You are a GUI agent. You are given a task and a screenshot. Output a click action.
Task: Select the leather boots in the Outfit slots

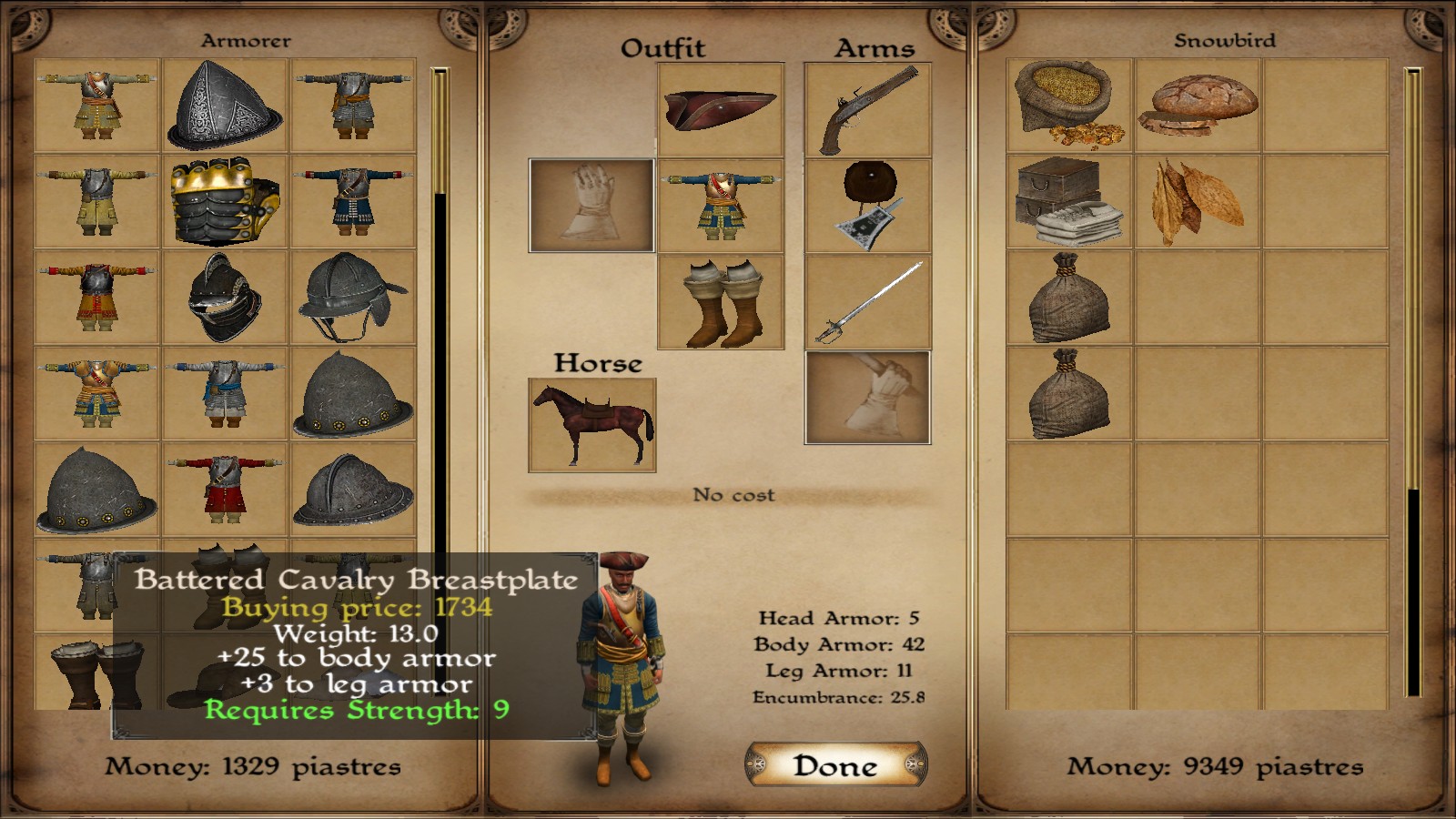pyautogui.click(x=719, y=300)
